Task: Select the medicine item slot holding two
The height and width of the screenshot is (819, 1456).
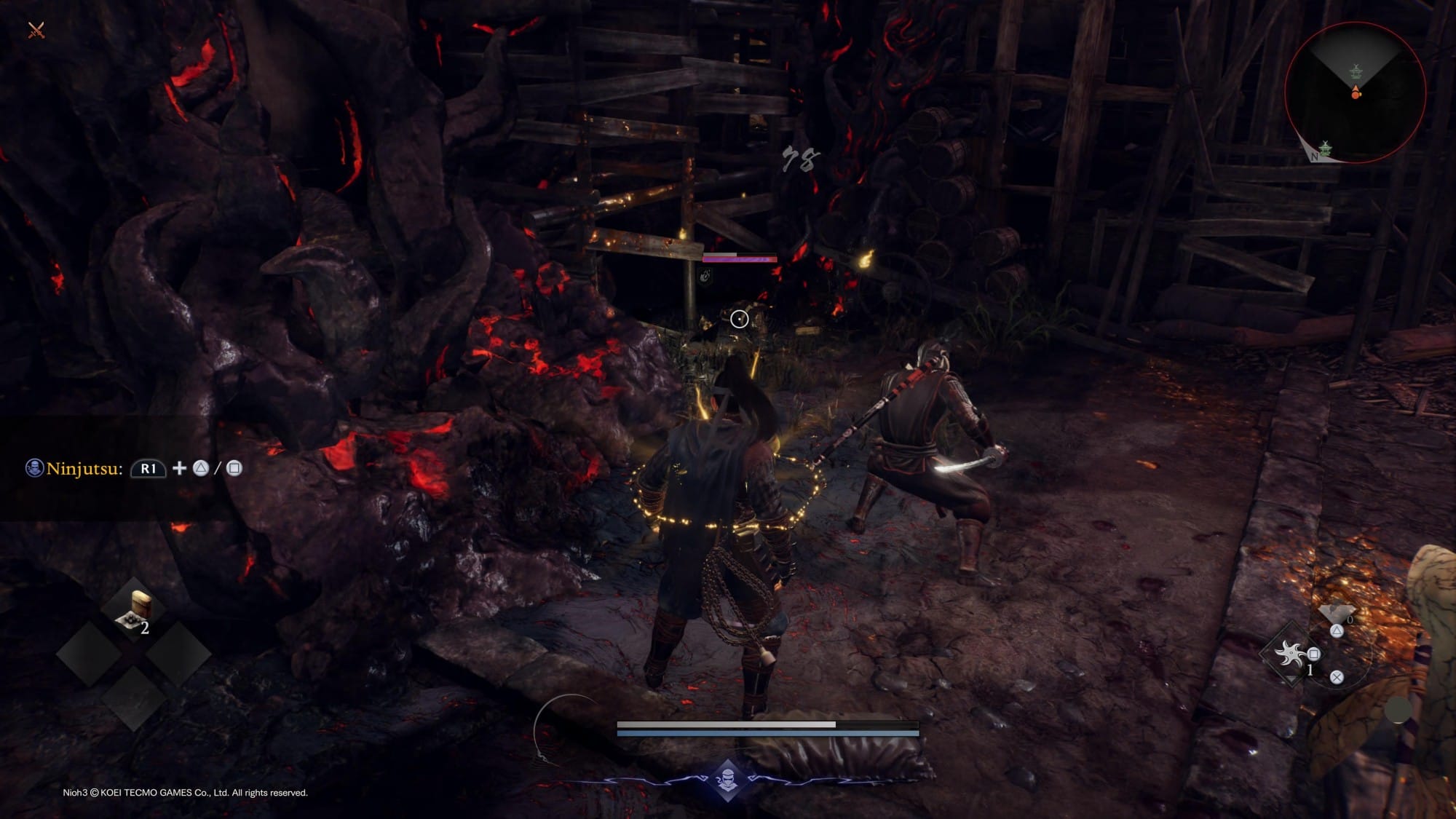Action: click(x=134, y=612)
